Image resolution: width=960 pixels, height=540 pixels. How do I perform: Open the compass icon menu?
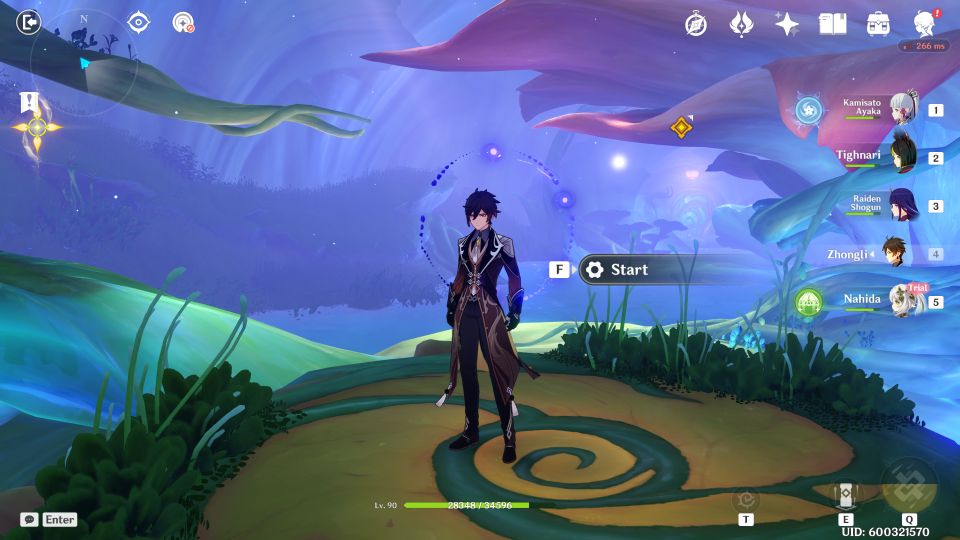pyautogui.click(x=696, y=24)
